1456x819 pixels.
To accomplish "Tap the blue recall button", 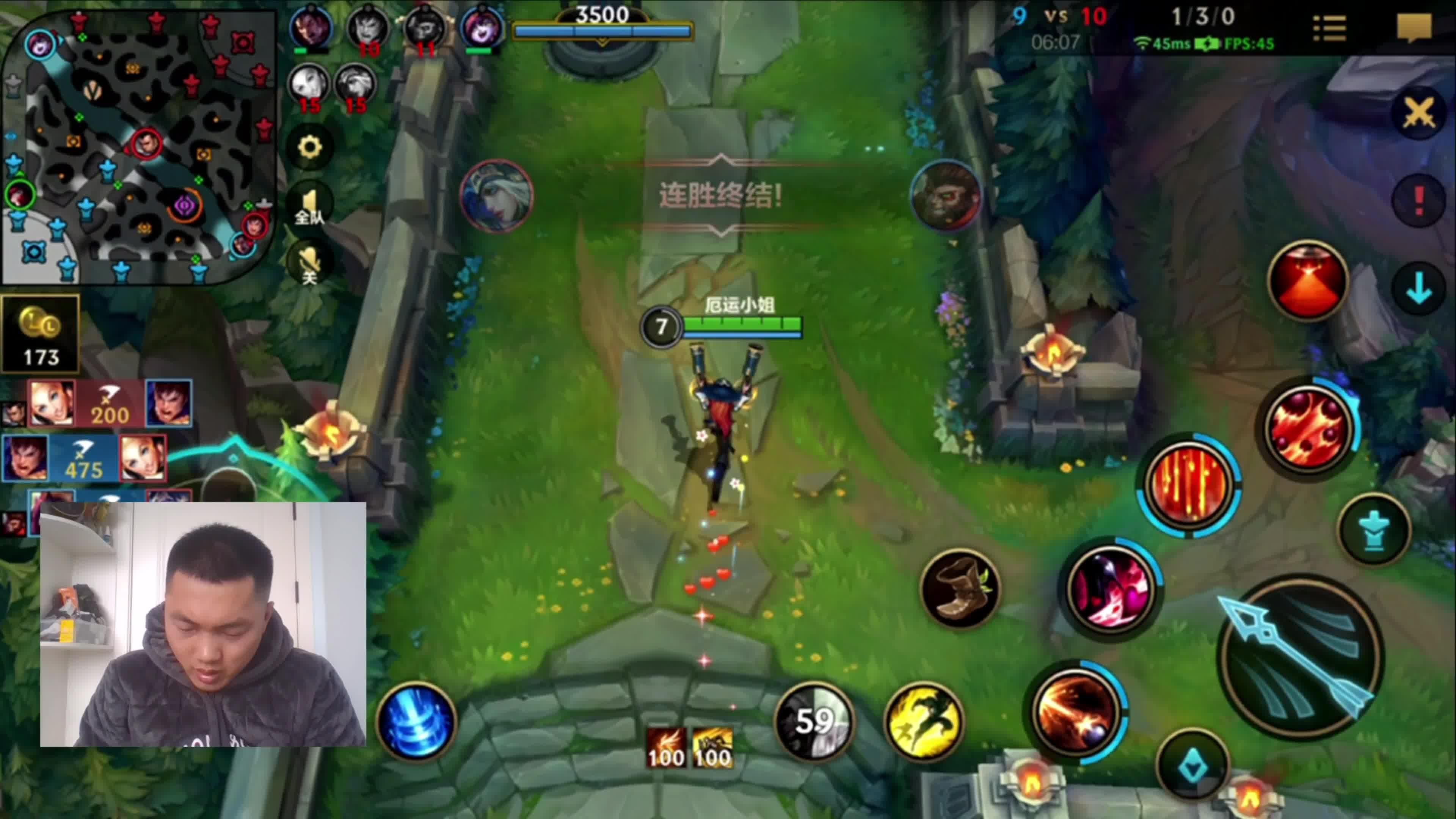I will click(417, 722).
